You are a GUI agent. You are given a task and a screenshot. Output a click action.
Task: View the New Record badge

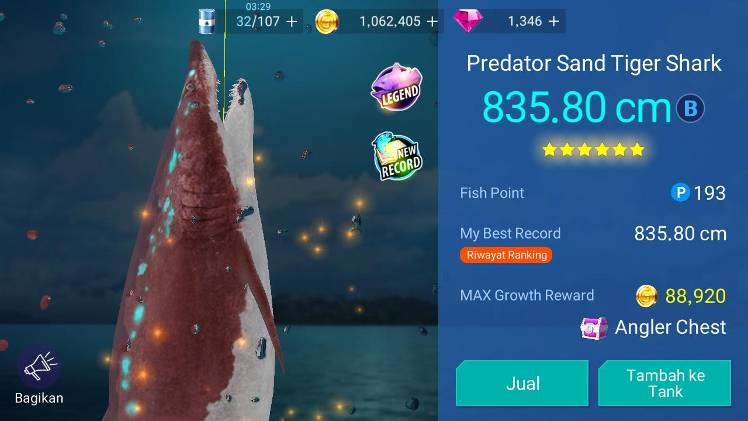click(x=398, y=158)
